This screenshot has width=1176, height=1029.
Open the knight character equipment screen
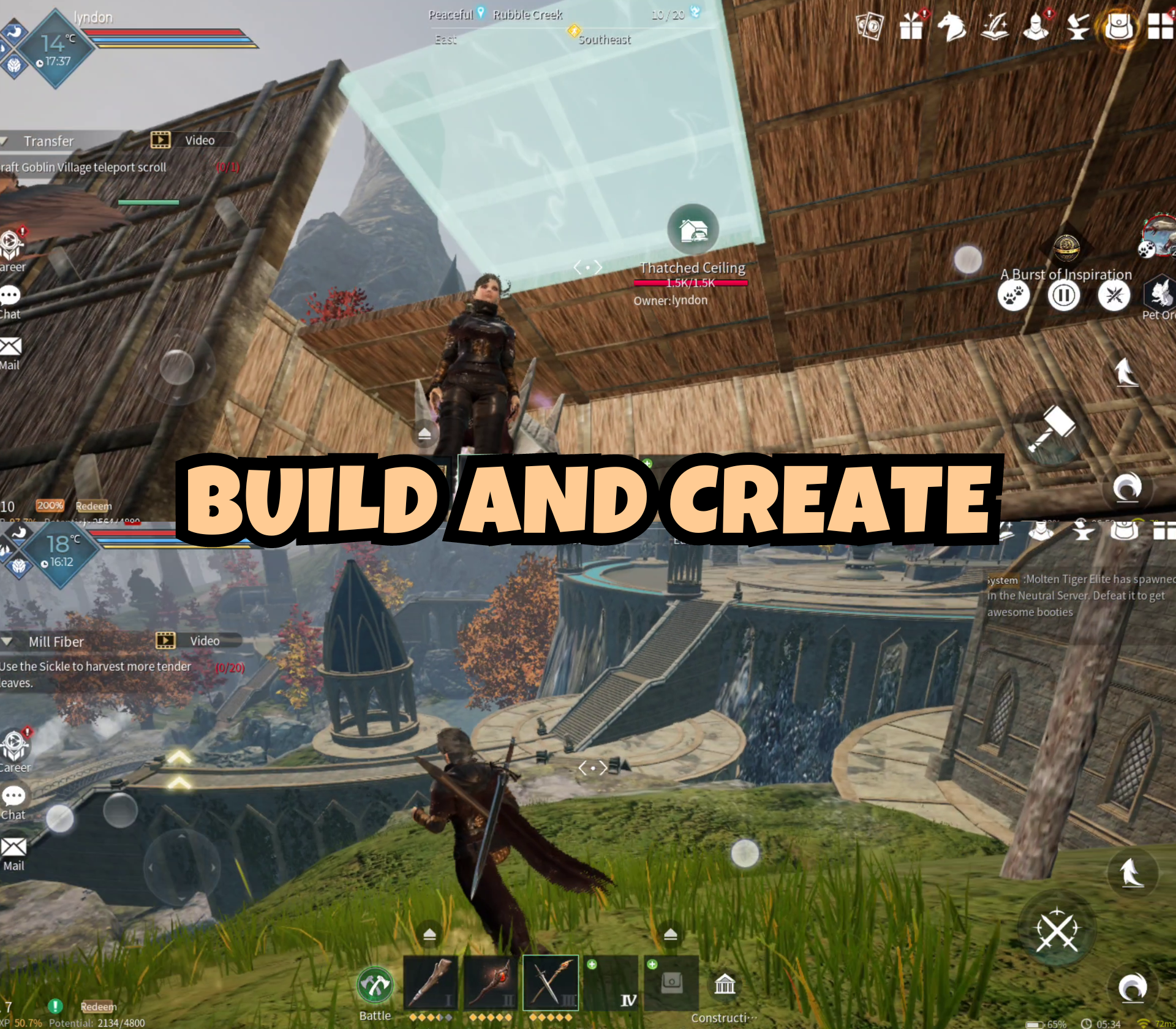coord(1036,29)
